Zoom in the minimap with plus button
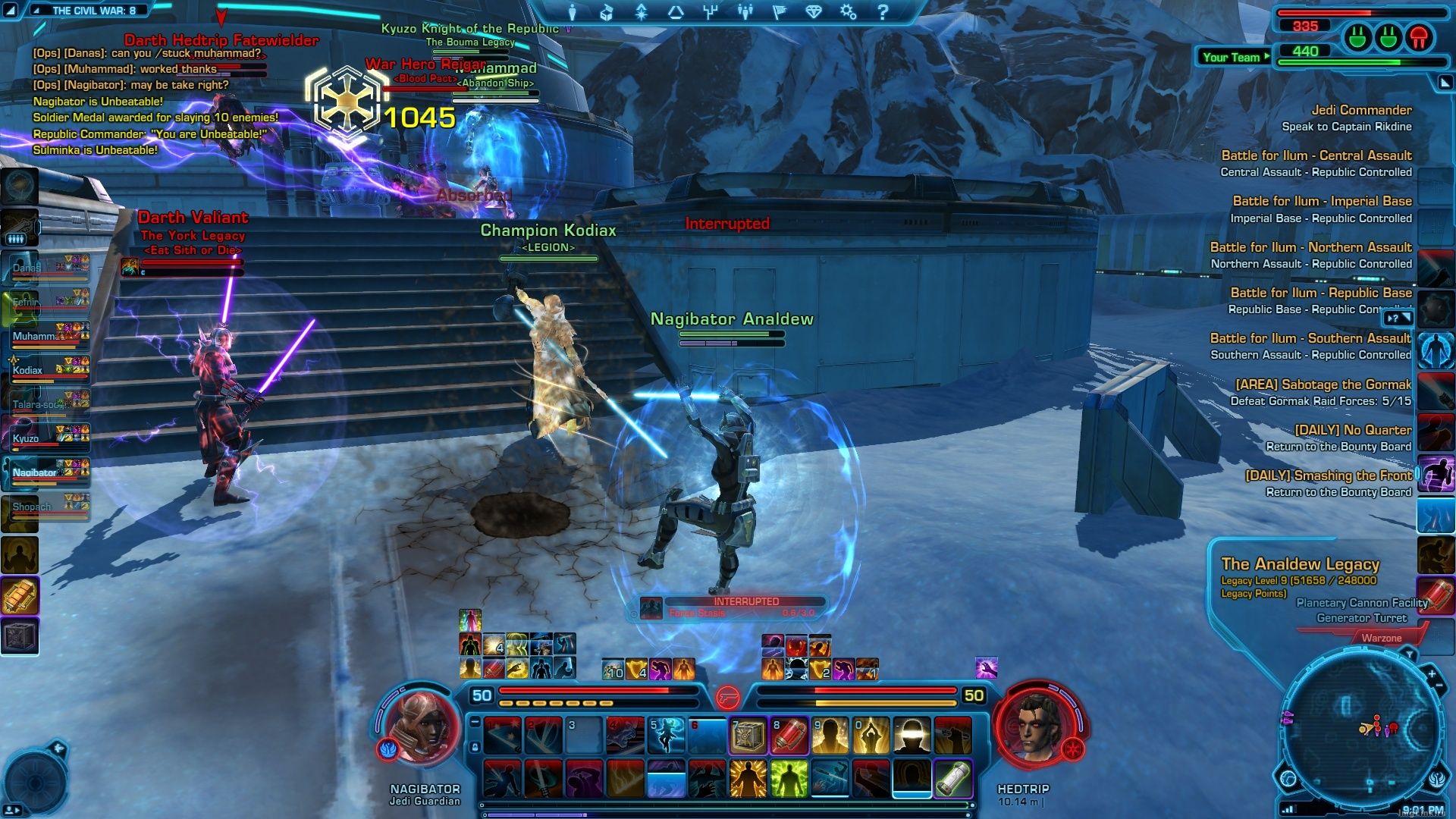The image size is (1456, 819). 1432,673
